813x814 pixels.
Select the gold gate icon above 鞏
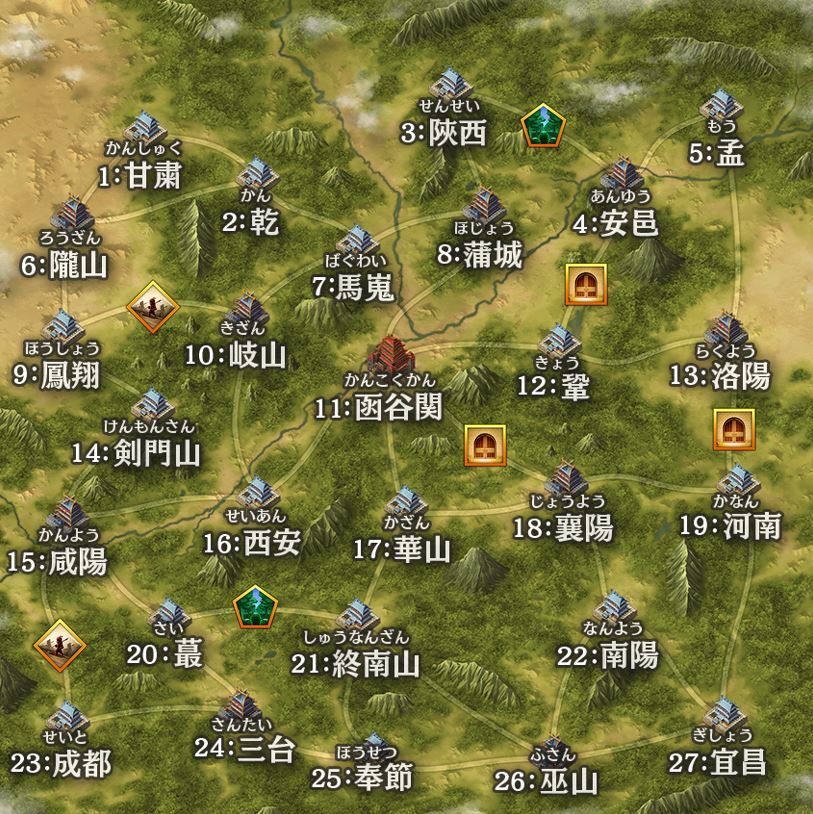(585, 285)
